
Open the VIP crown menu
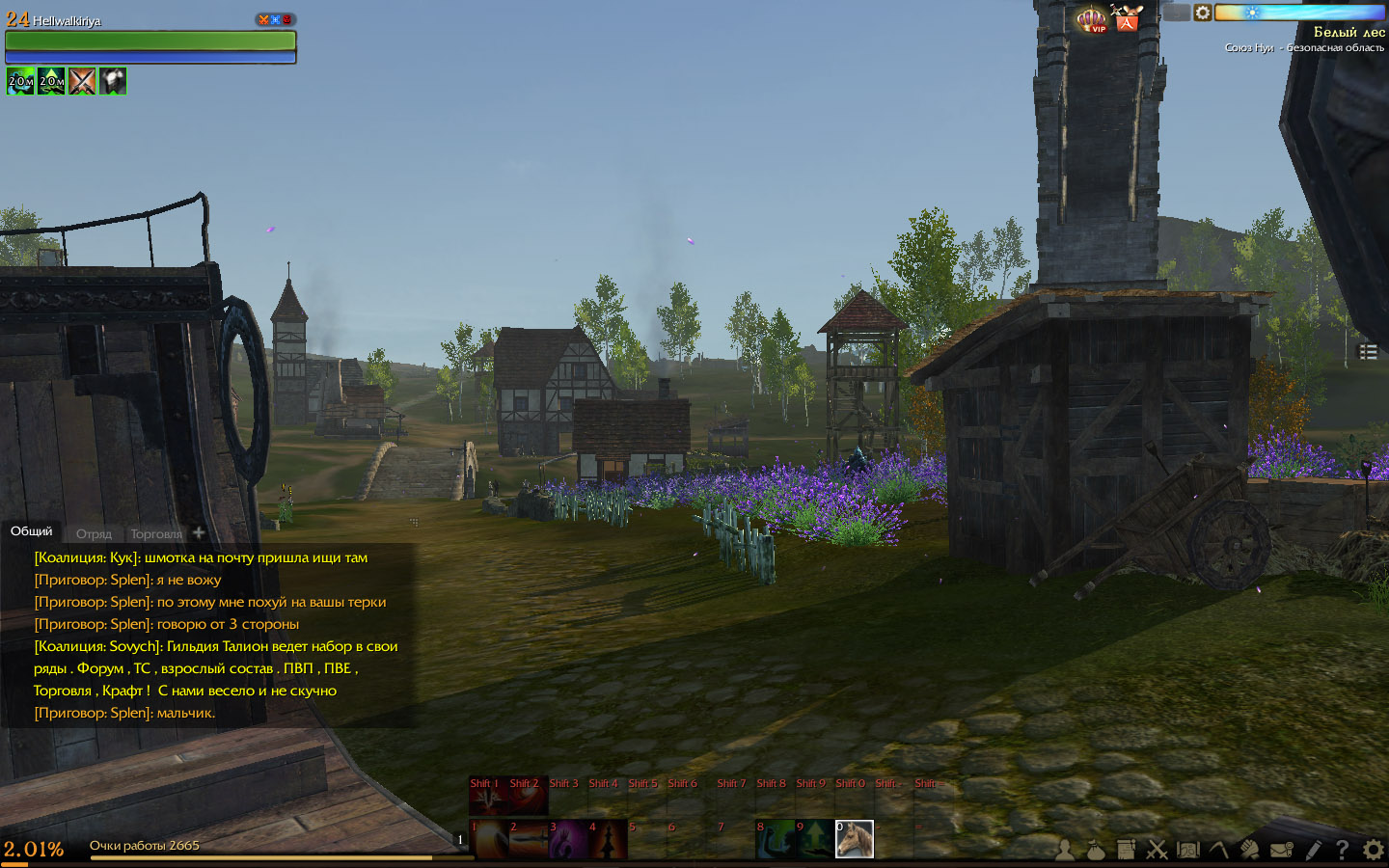tap(1092, 19)
